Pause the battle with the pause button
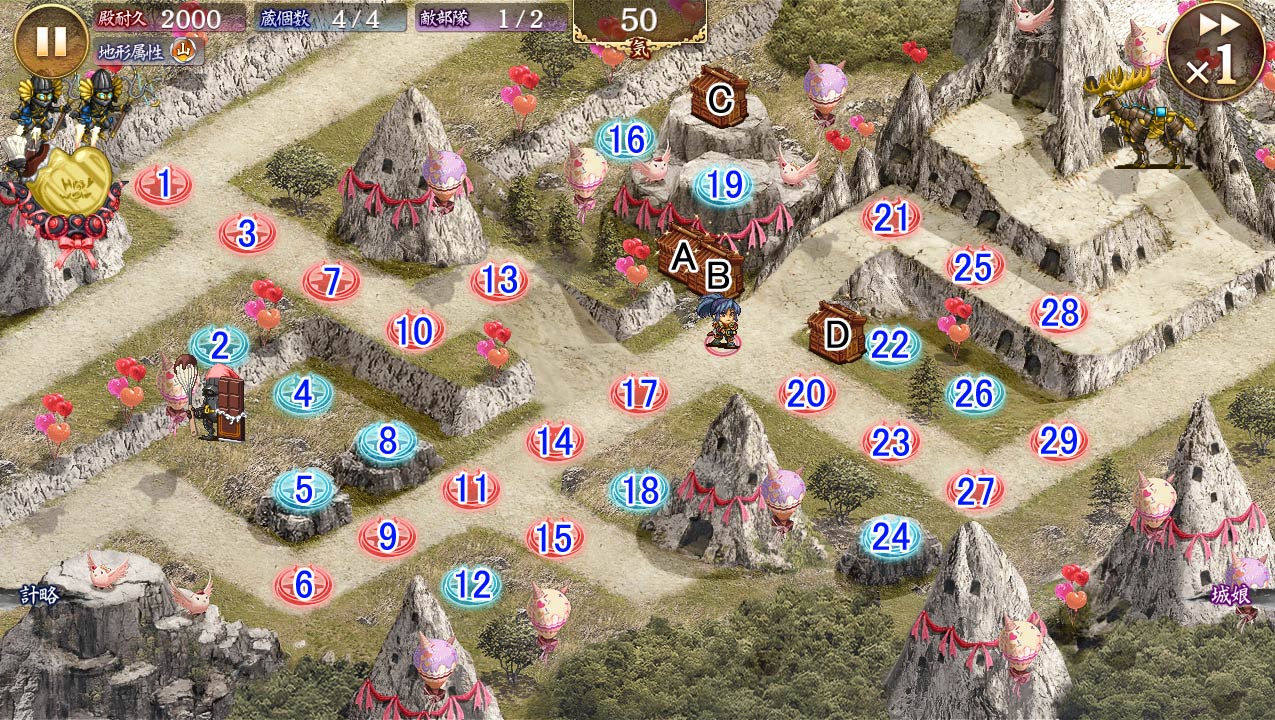Screen dimensions: 1275x720 tap(51, 41)
